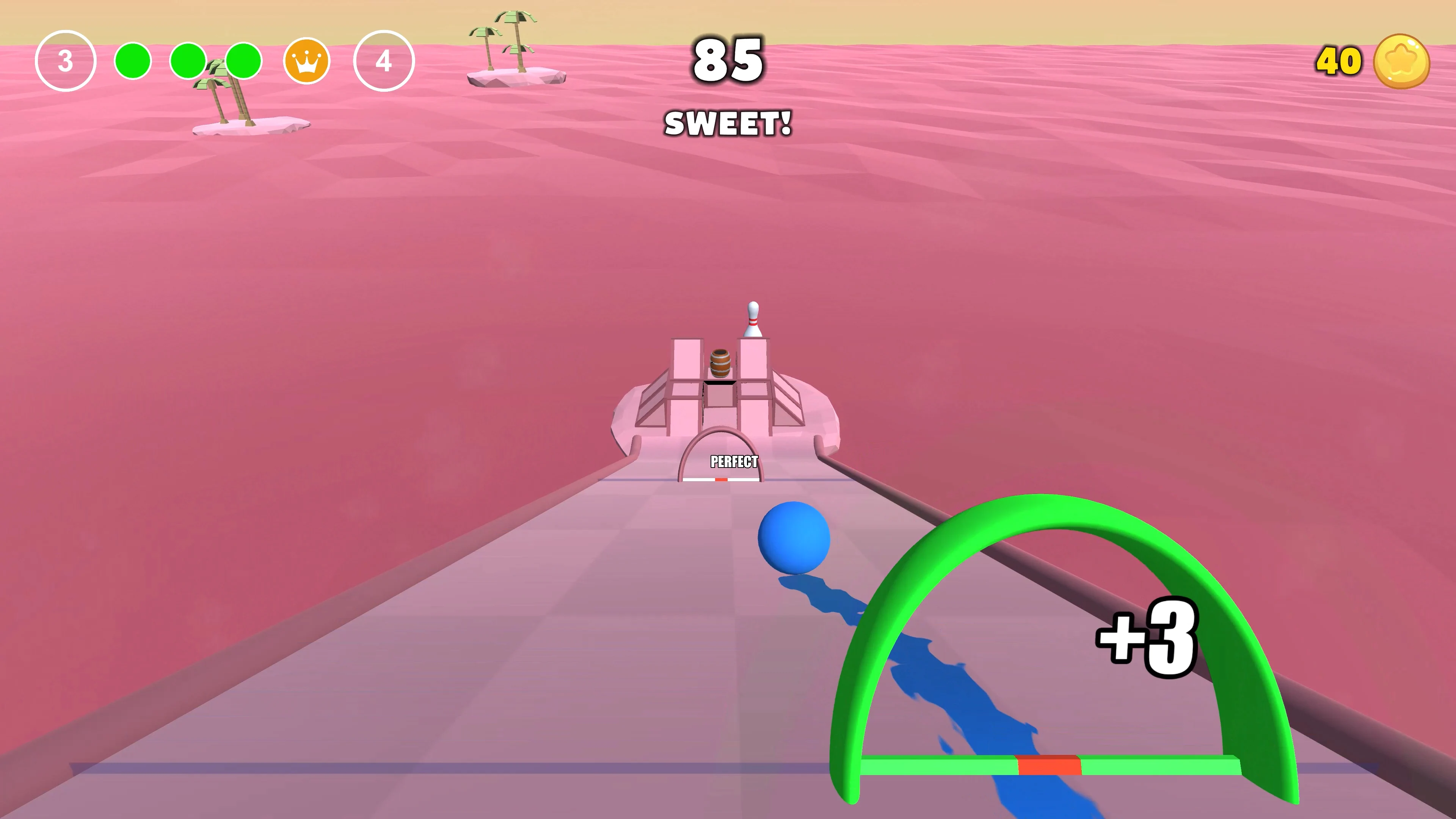Click the third green progress dot
The height and width of the screenshot is (819, 1456).
[243, 61]
